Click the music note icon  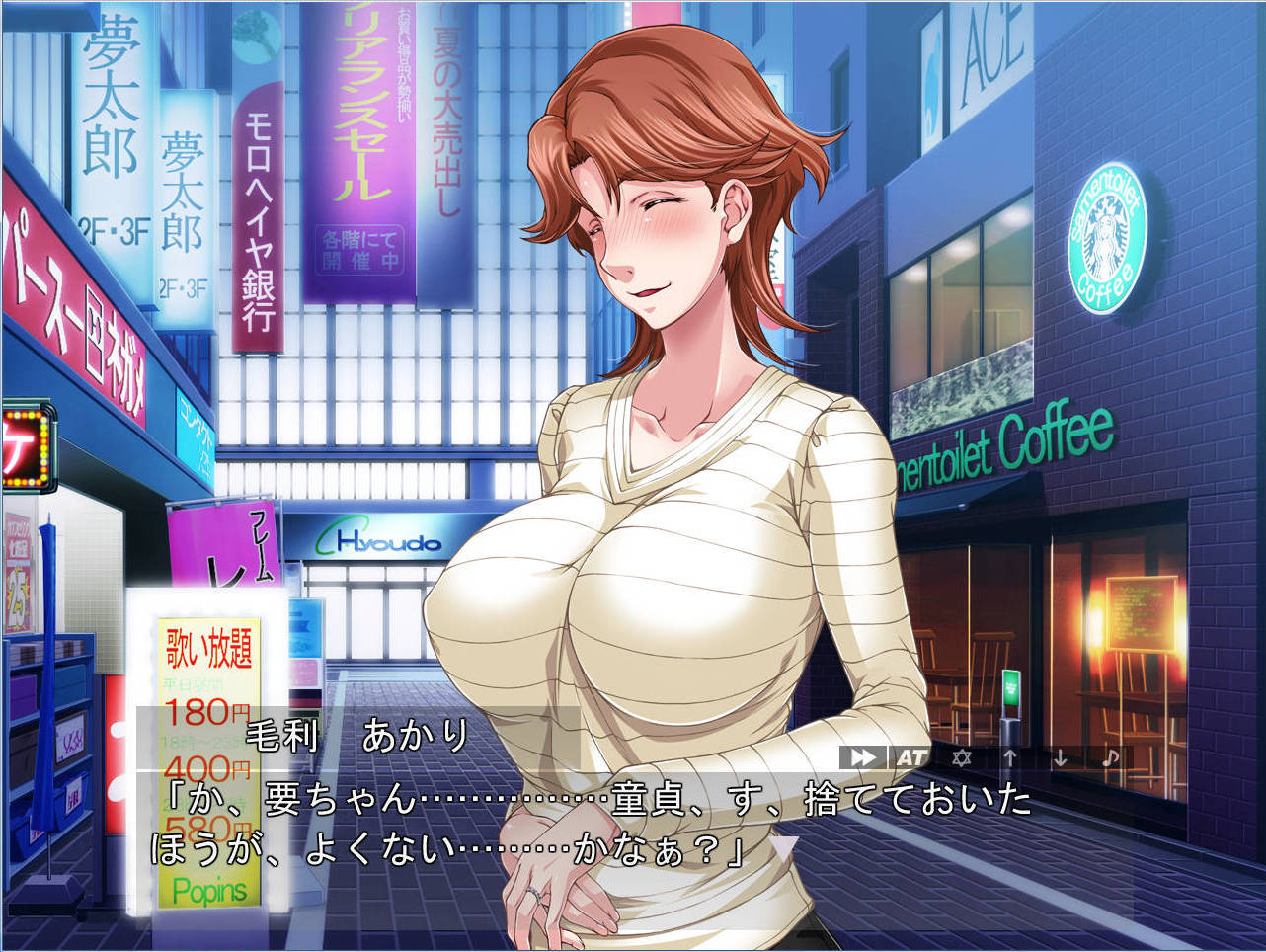1110,757
